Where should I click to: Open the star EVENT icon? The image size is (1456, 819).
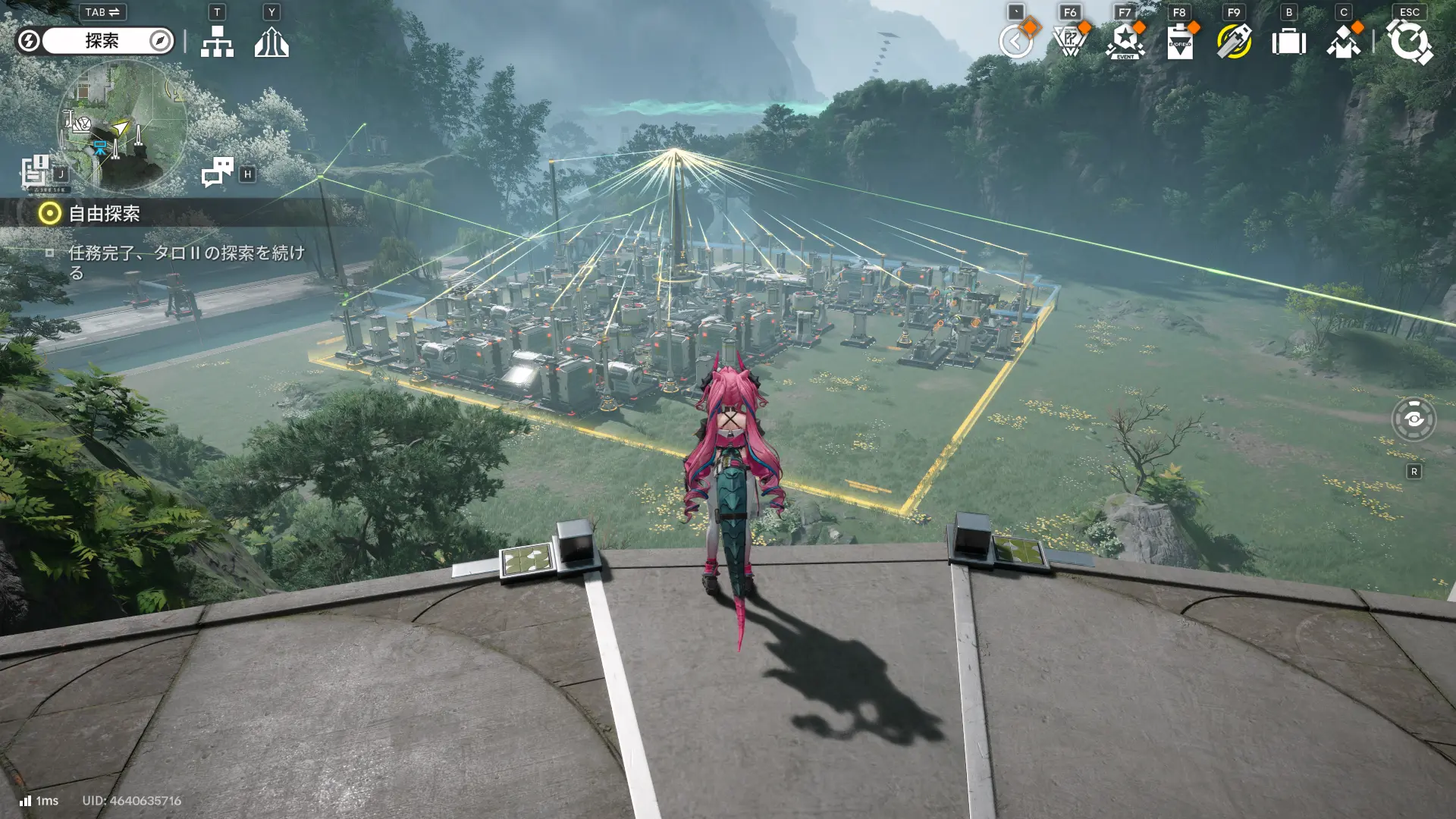tap(1125, 42)
